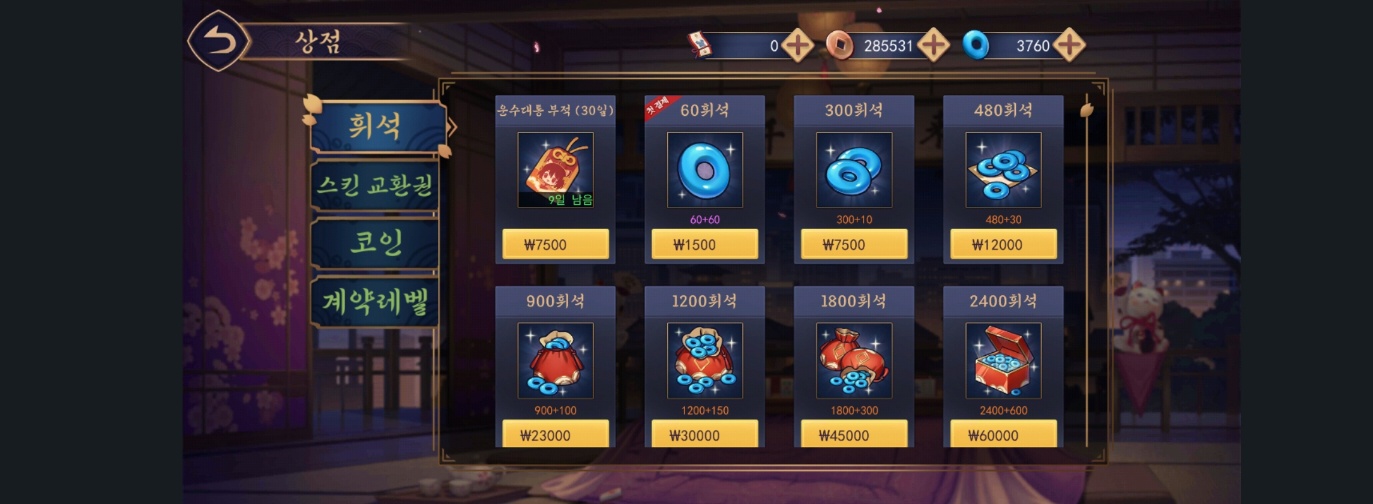
Task: Purchase 2400회석 for ₩60000
Action: tap(1003, 434)
